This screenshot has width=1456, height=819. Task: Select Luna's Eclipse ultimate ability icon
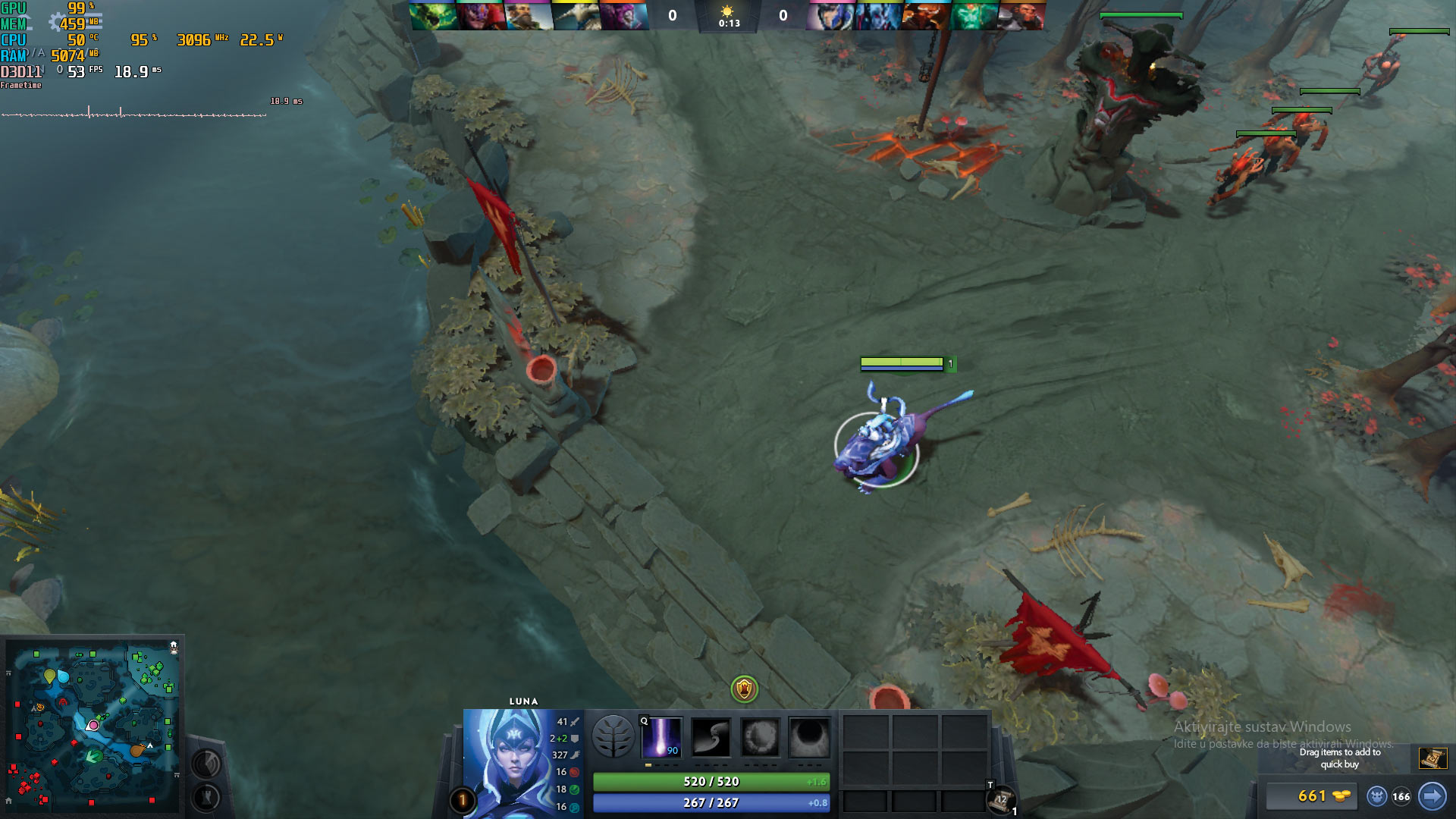pyautogui.click(x=809, y=737)
